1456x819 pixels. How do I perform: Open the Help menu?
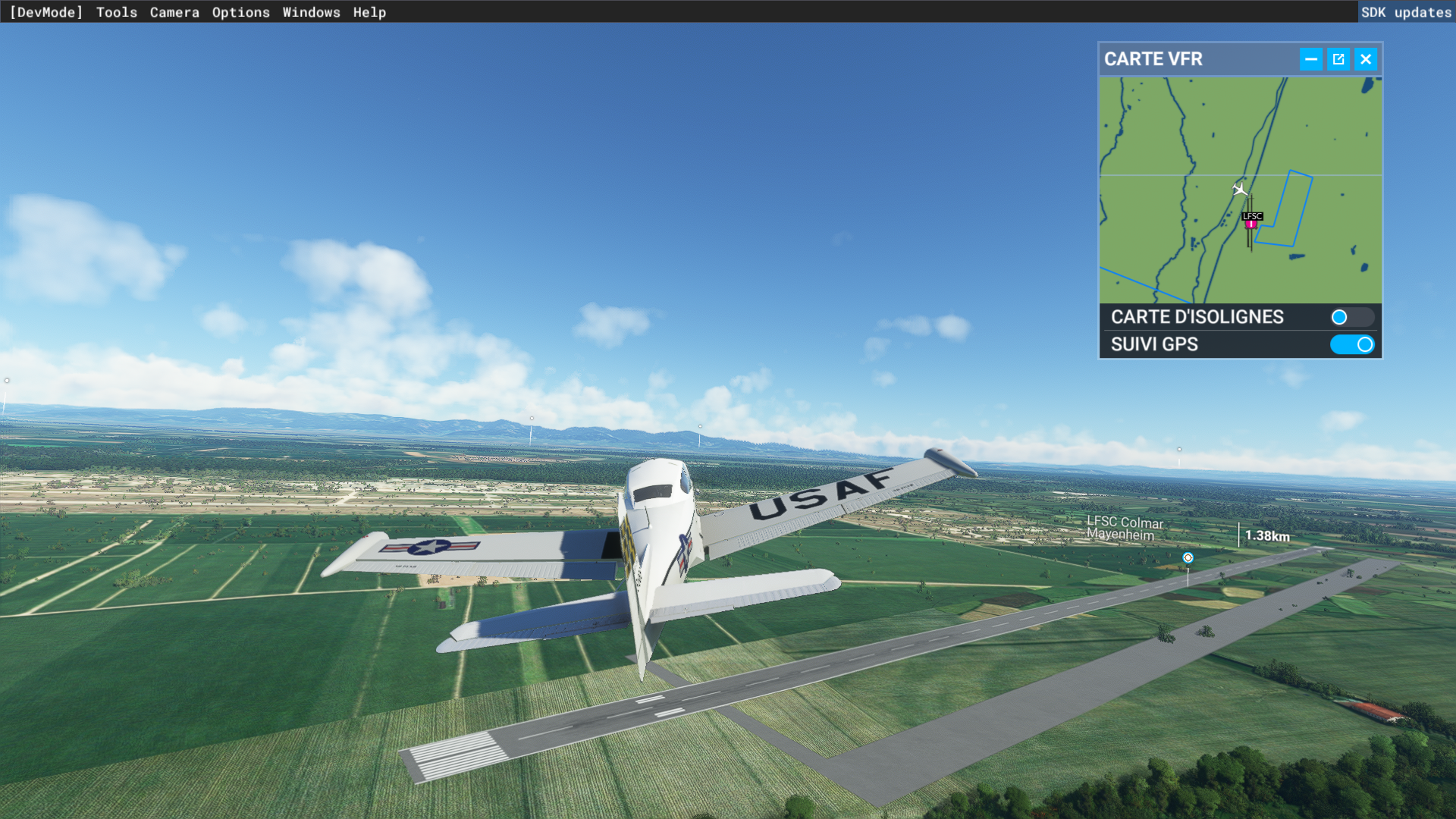pos(369,12)
